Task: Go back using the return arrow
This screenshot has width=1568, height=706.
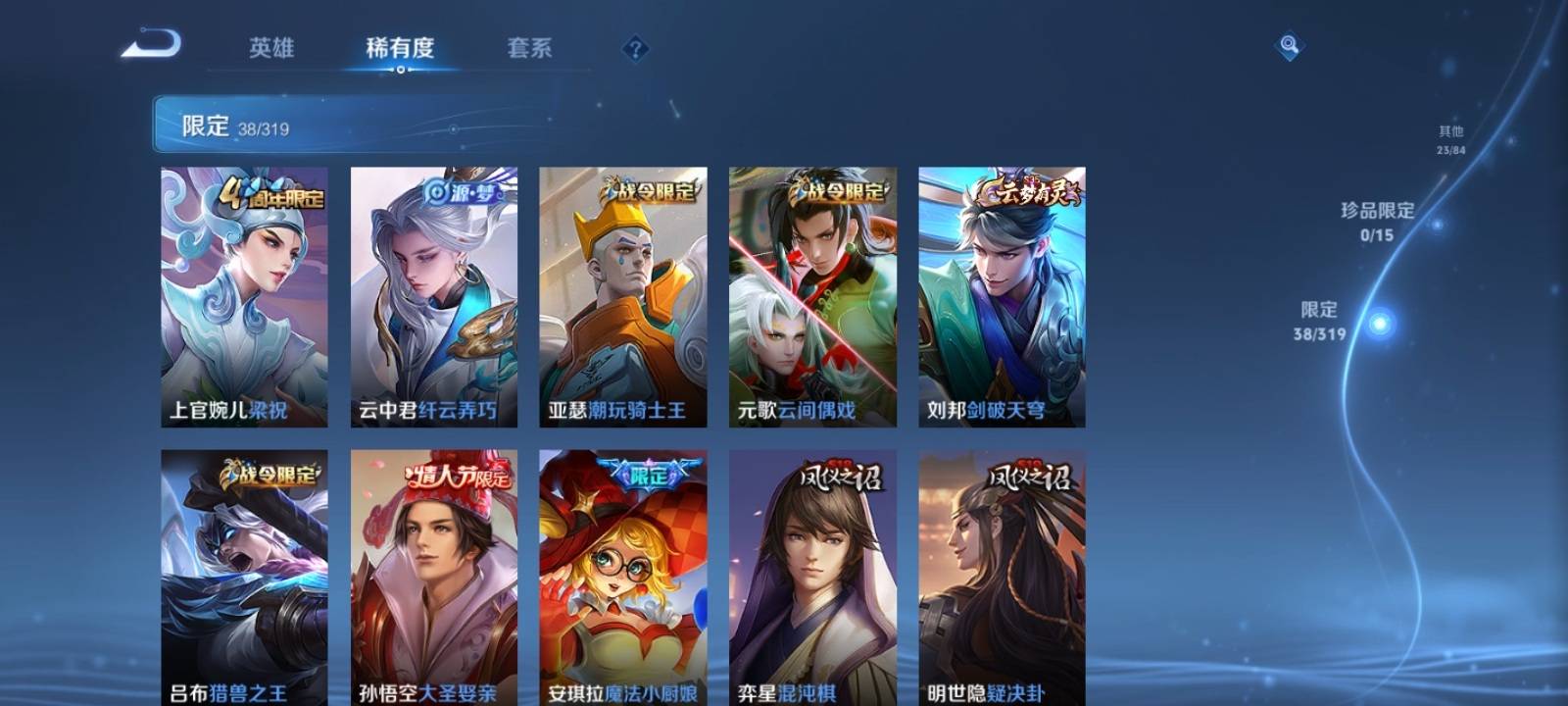Action: click(x=152, y=45)
